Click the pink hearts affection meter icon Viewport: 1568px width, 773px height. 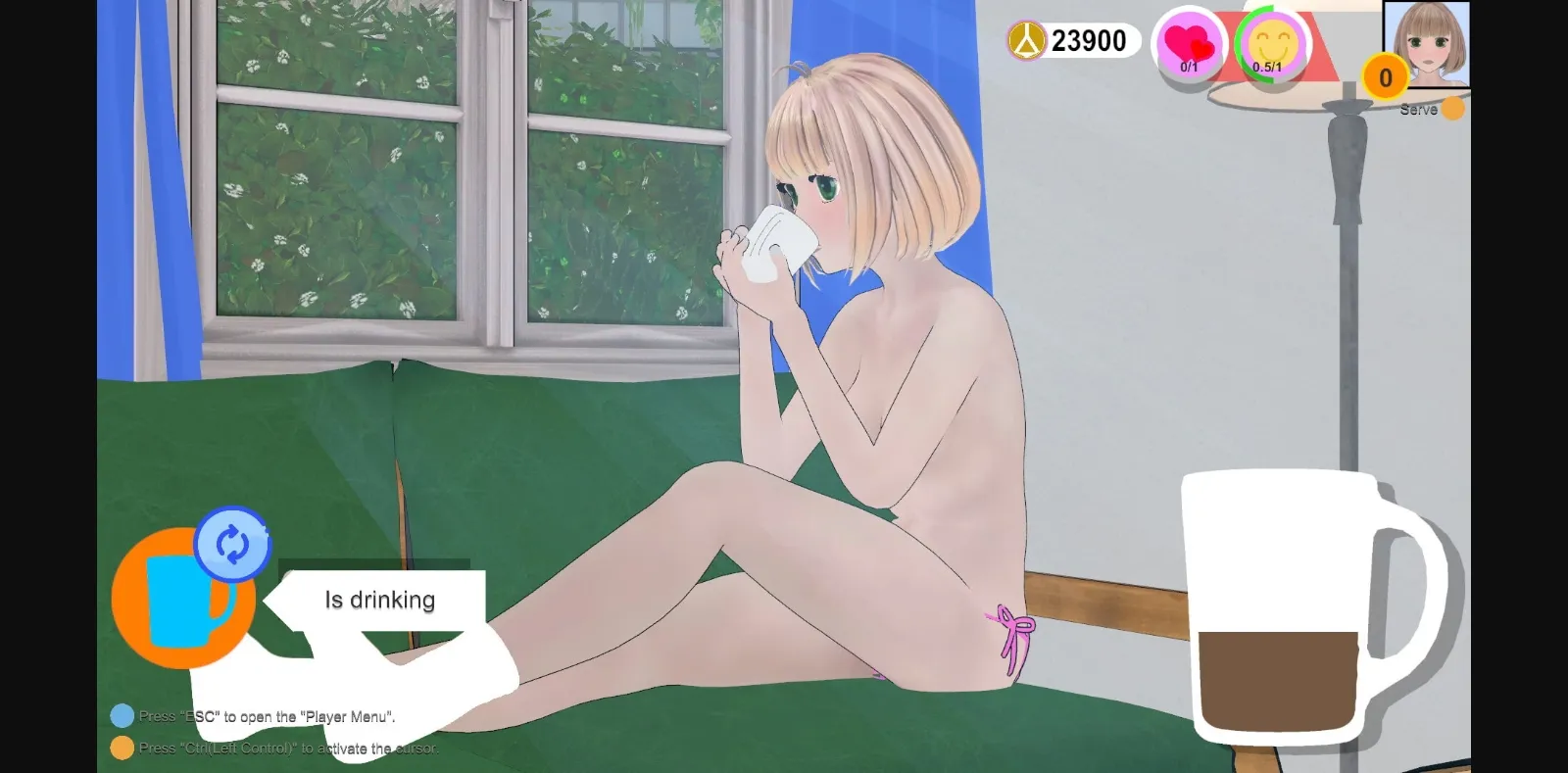[1189, 43]
